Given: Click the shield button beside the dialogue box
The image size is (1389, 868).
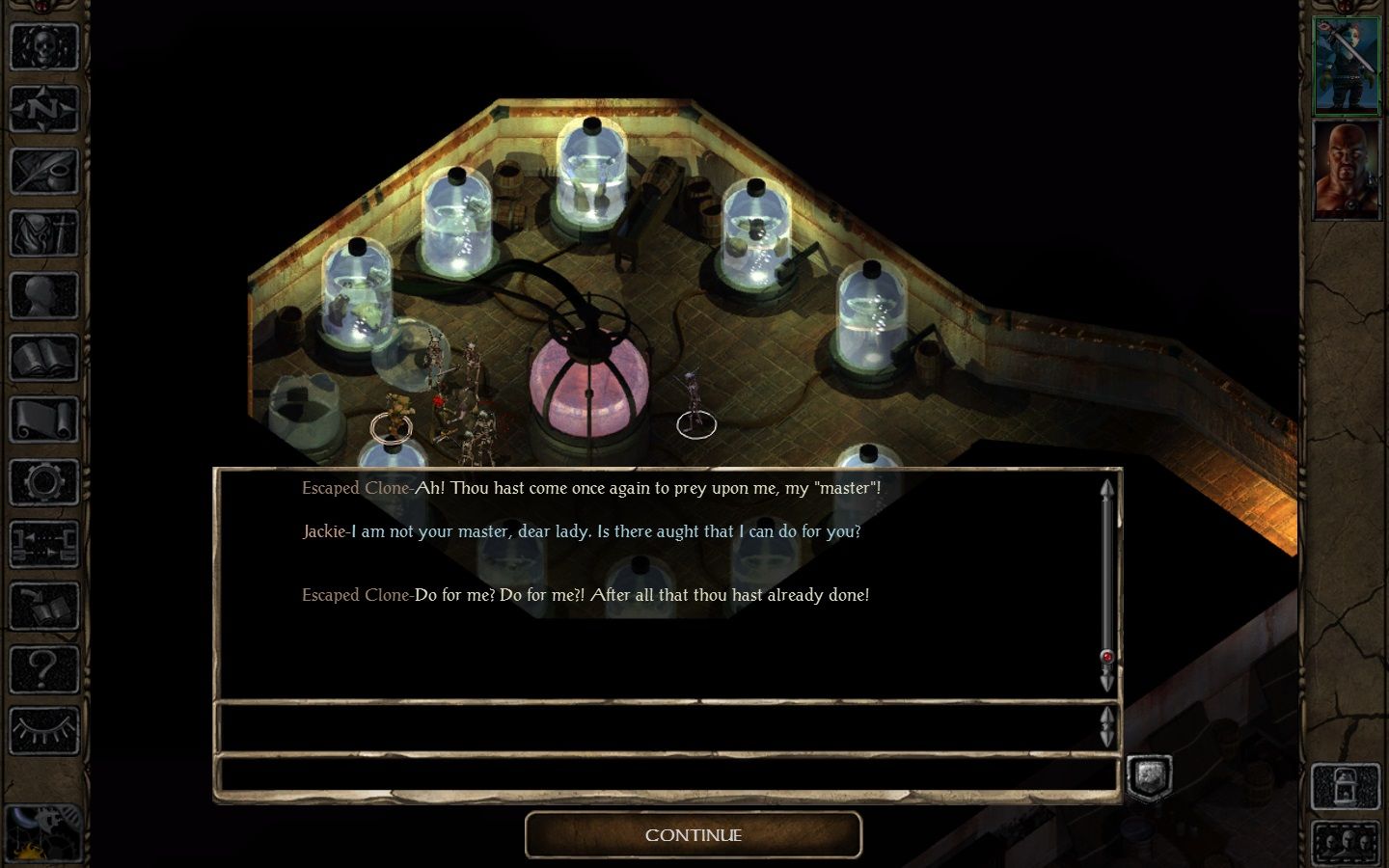Looking at the screenshot, I should tap(1149, 777).
